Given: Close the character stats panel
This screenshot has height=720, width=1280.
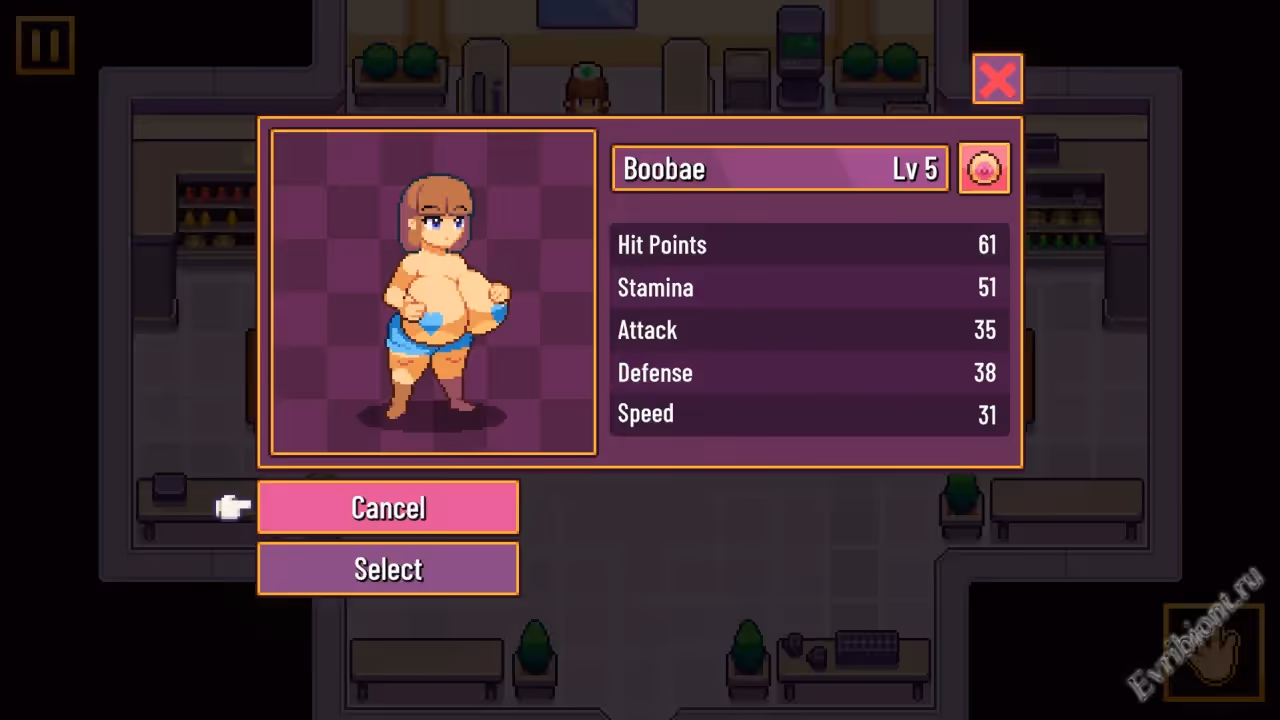Looking at the screenshot, I should (997, 79).
